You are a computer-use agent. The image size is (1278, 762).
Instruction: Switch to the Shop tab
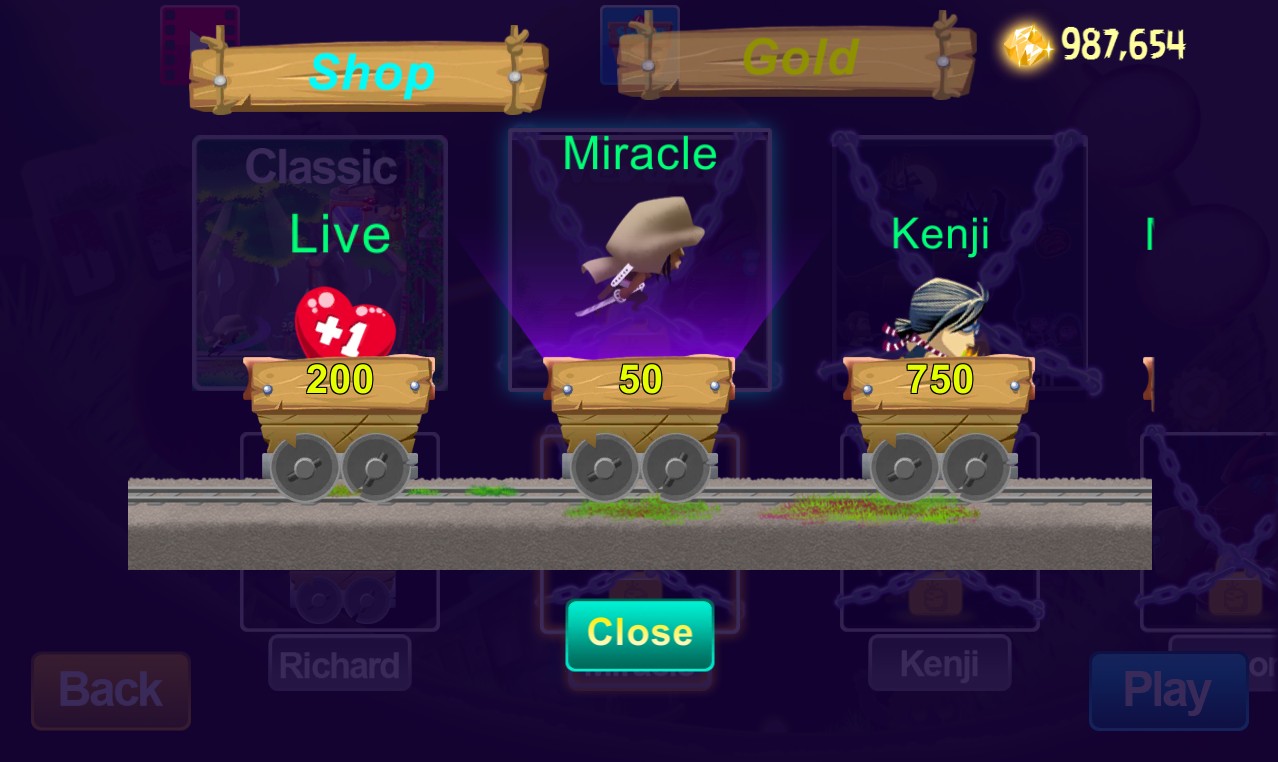coord(369,74)
